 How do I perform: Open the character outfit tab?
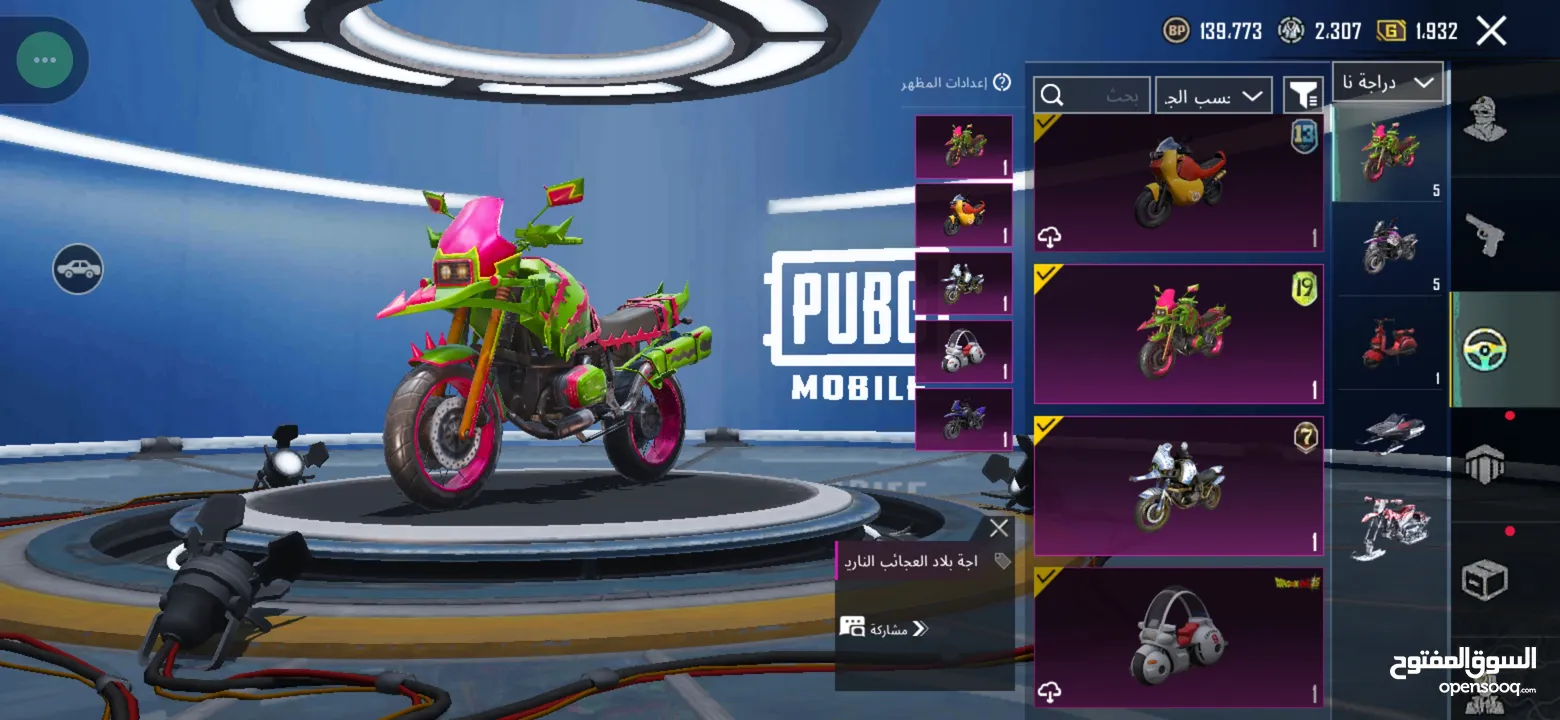[1485, 120]
